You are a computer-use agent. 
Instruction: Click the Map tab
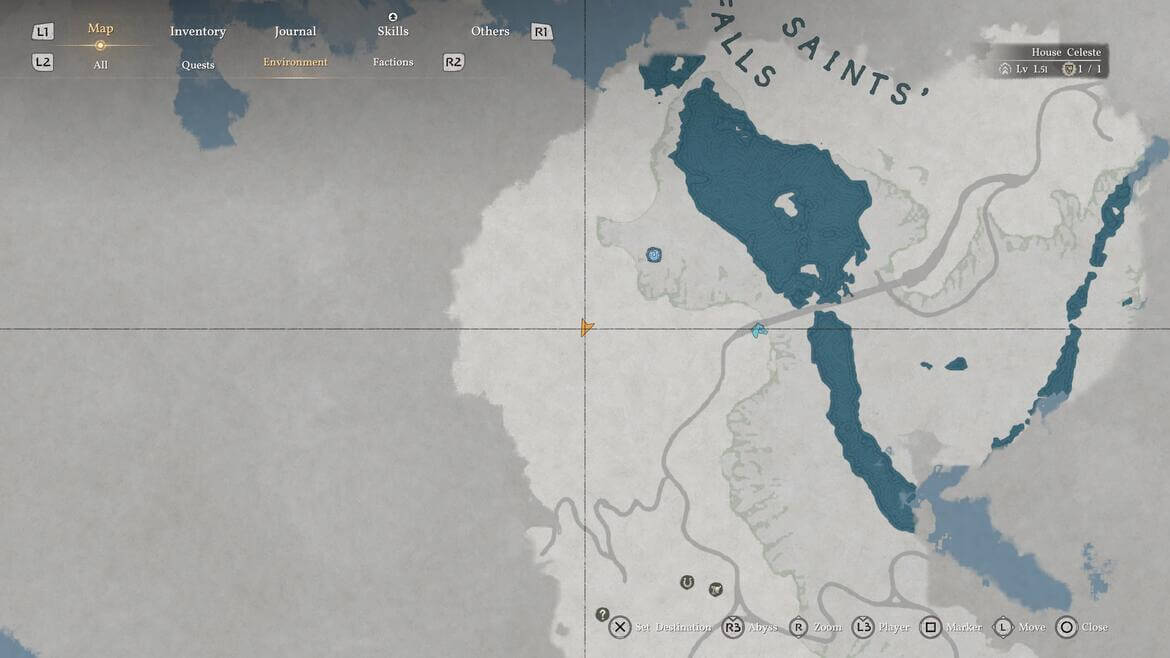tap(100, 29)
